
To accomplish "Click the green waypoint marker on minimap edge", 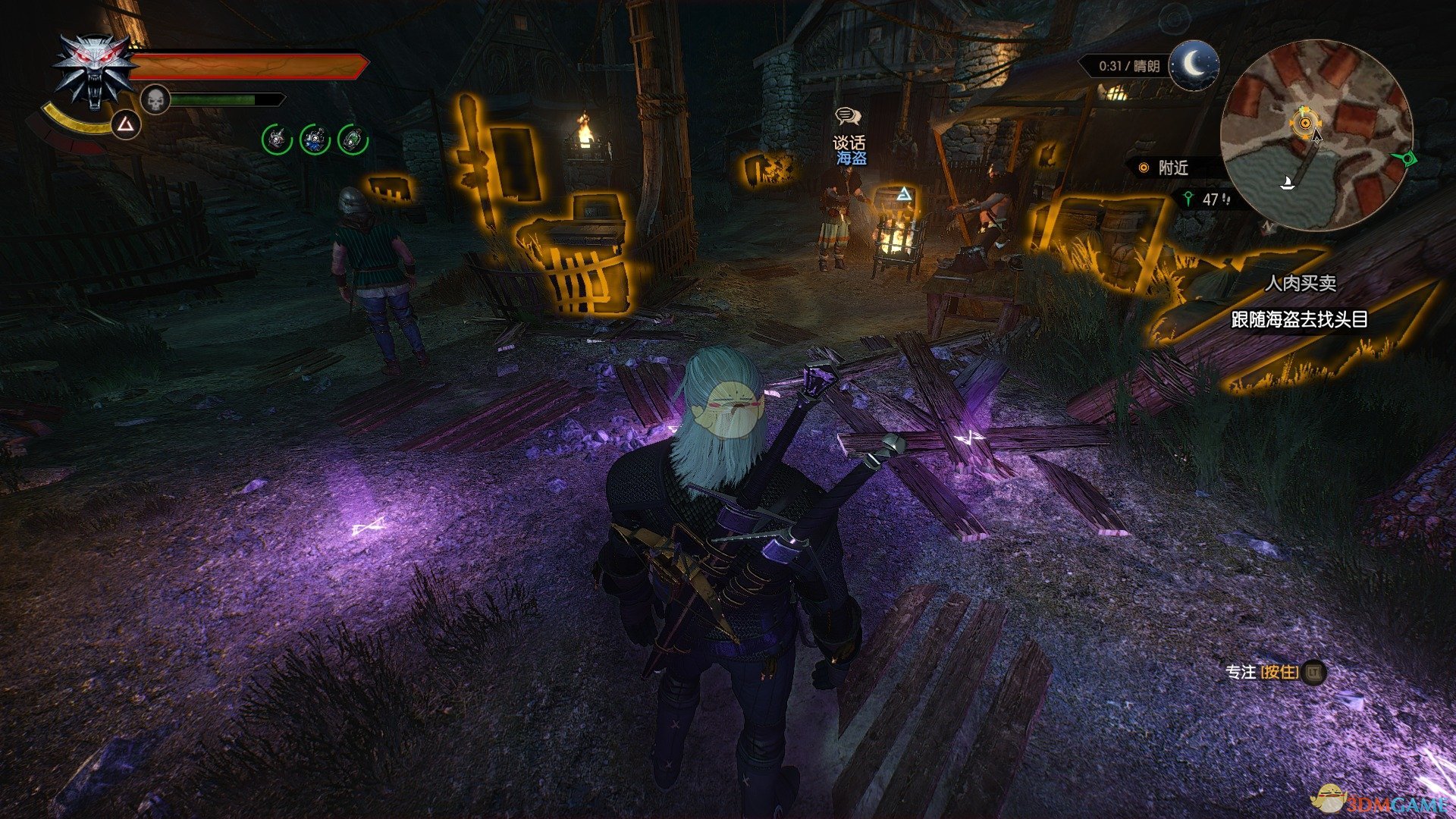I will pos(1409,160).
